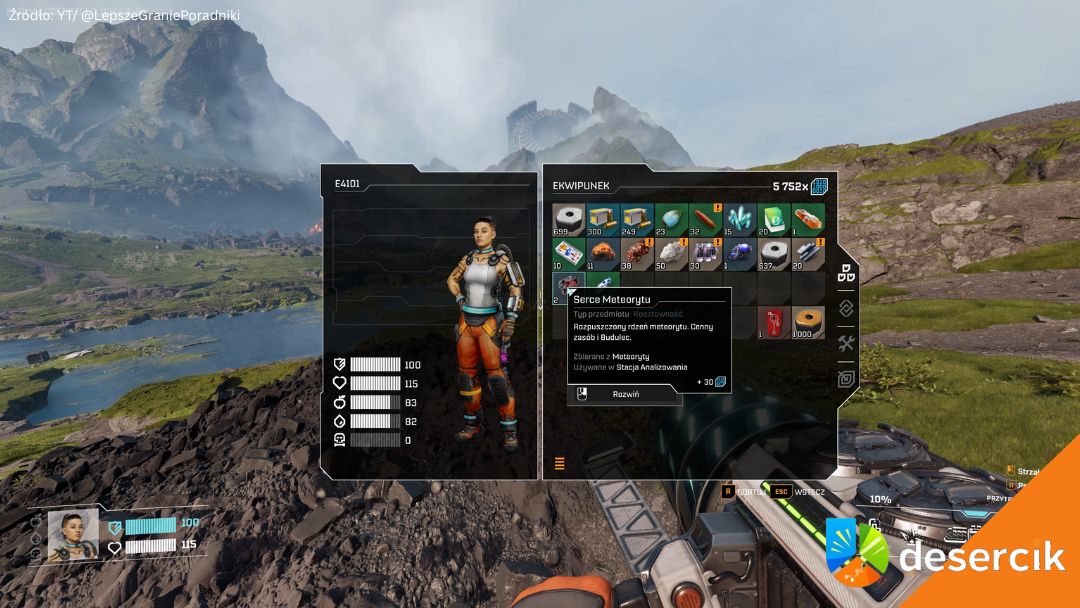The image size is (1080, 608).
Task: Select the red sausage item with 32 count
Action: (705, 219)
